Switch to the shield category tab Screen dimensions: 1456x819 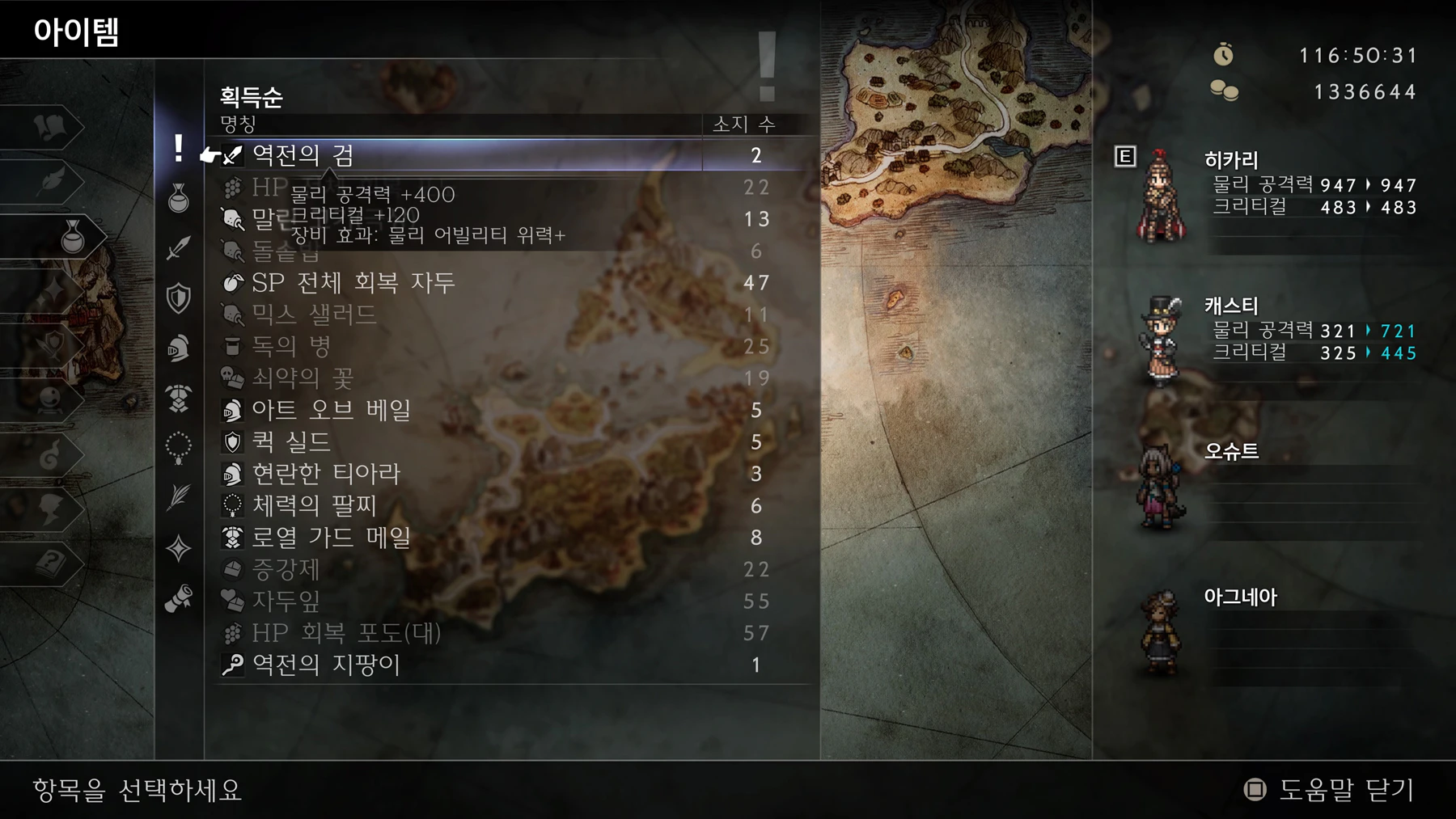(x=179, y=298)
